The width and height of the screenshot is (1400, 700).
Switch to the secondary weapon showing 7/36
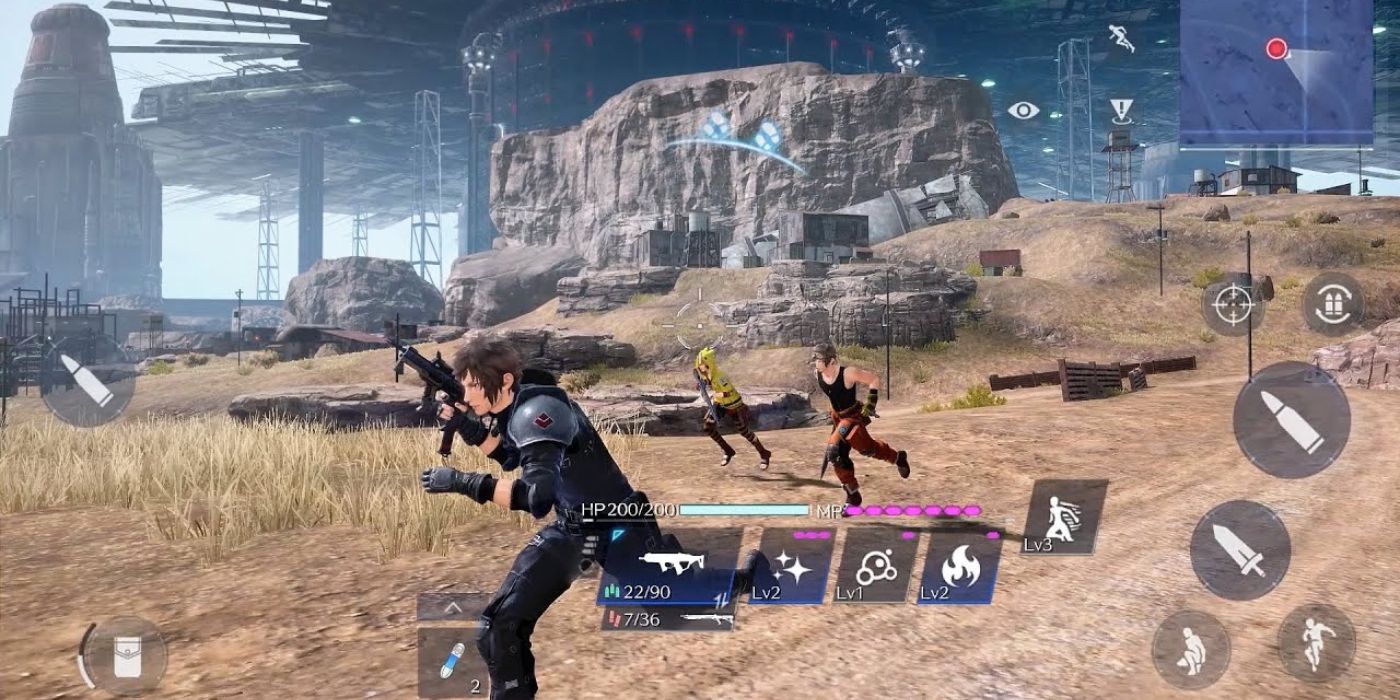tap(670, 620)
